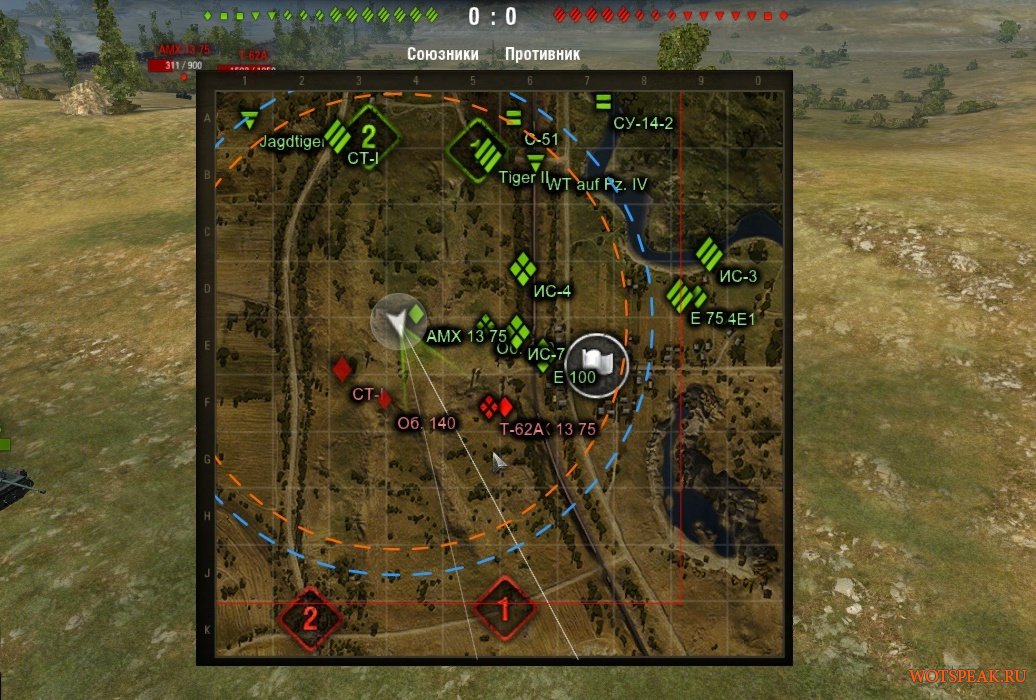Screen dimensions: 1036x700
Task: Select the allied ИС-4 heavy tank marker
Action: (x=521, y=268)
